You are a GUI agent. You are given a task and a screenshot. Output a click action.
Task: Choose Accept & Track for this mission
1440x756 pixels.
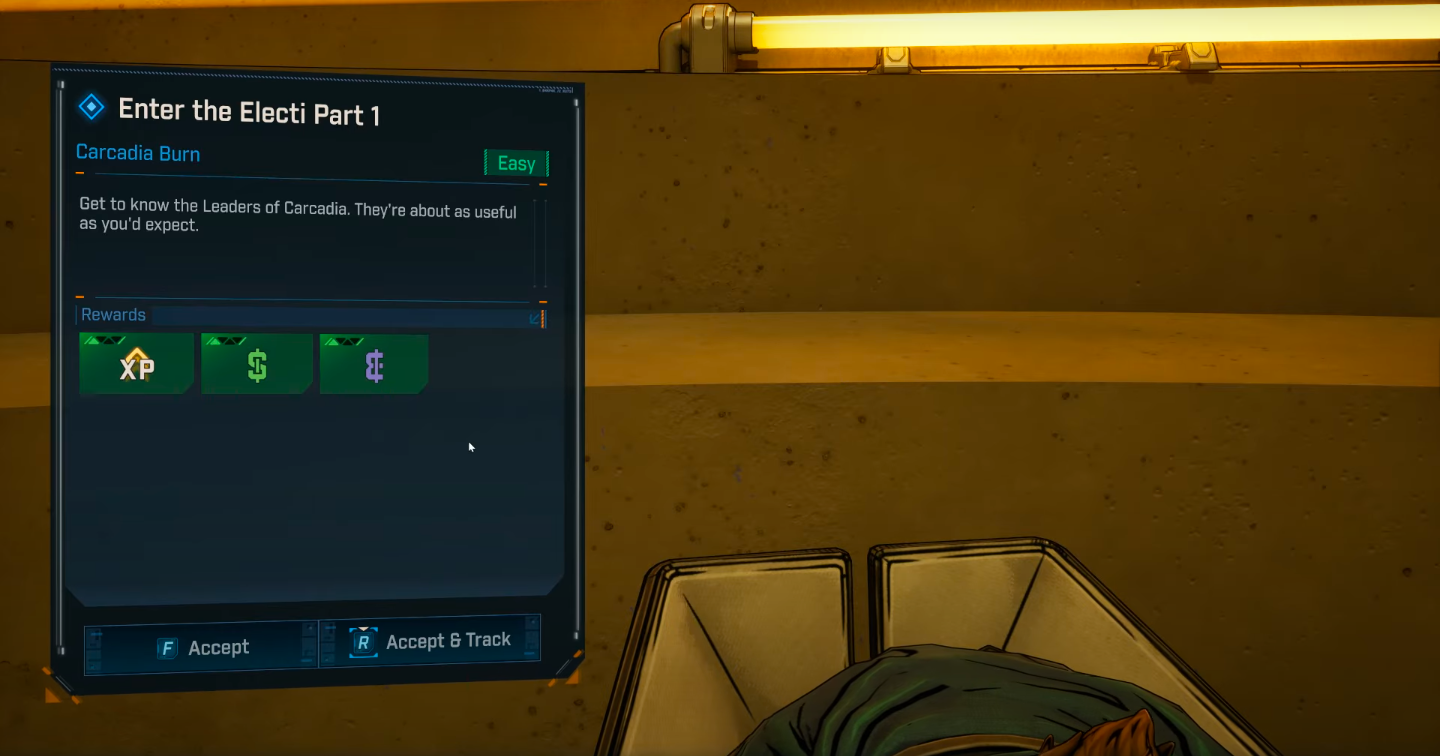coord(430,642)
